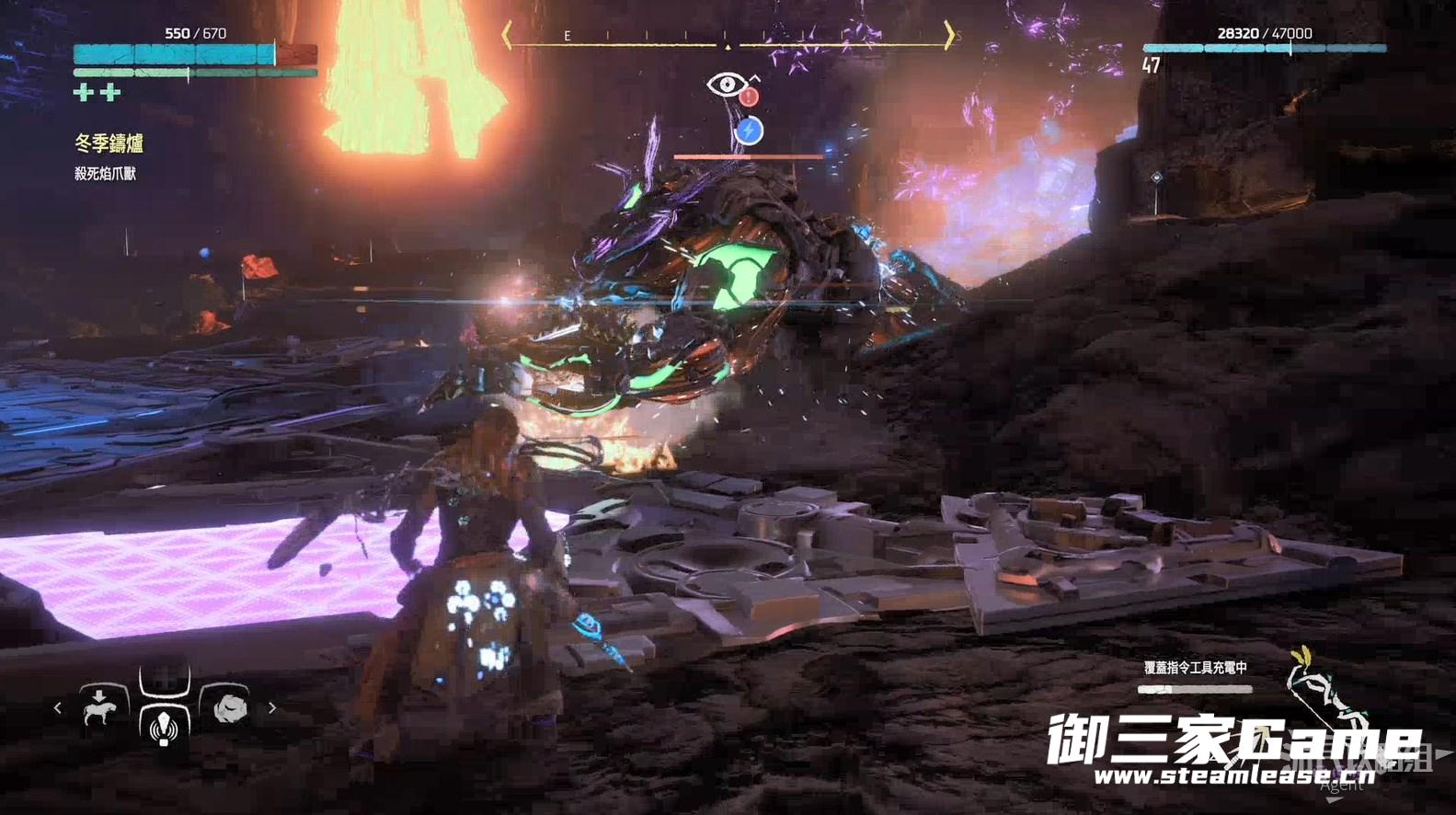1456x815 pixels.
Task: Cycle tools with the left arrow
Action: coord(58,708)
